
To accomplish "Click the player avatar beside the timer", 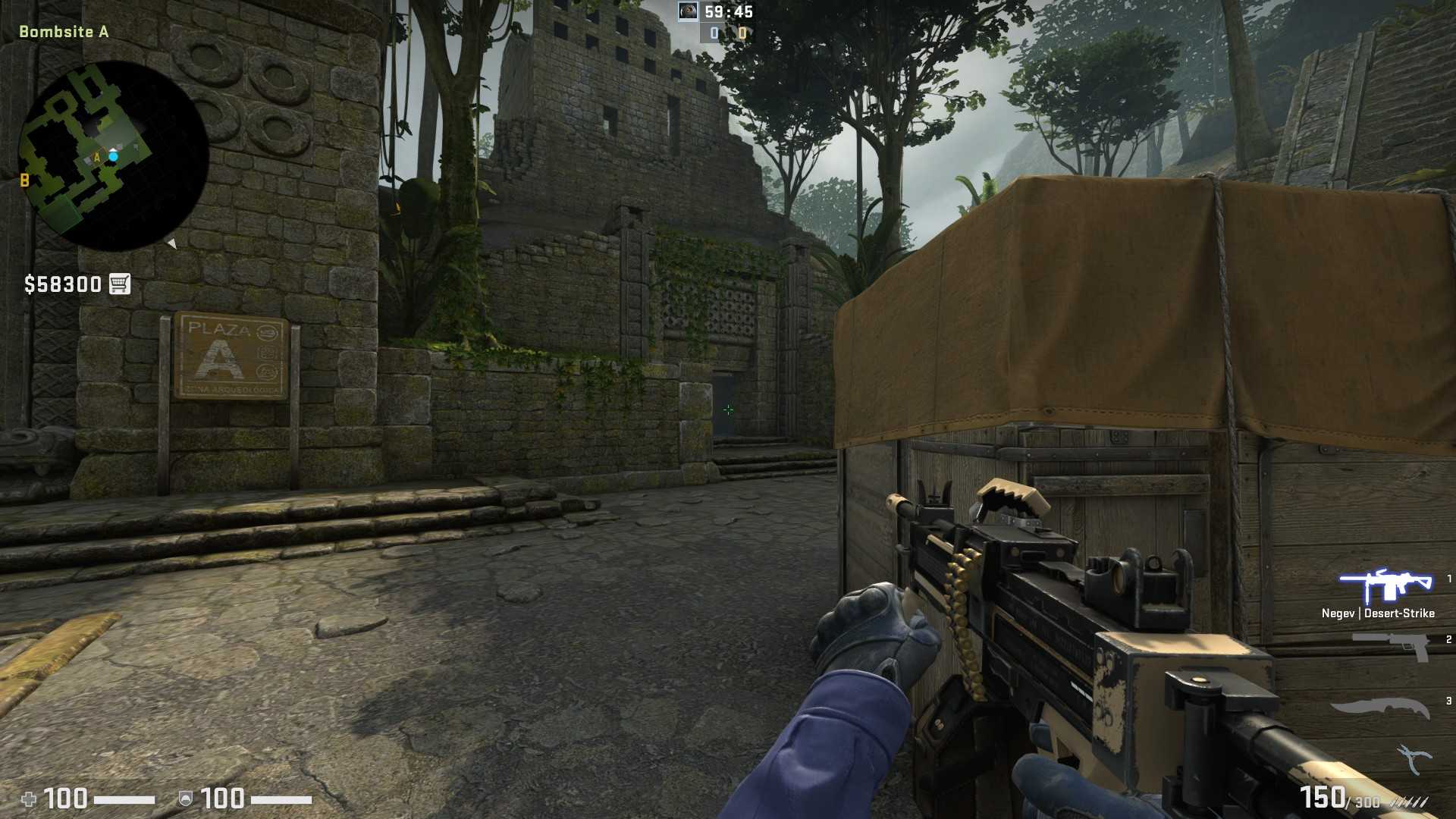I will coord(687,11).
